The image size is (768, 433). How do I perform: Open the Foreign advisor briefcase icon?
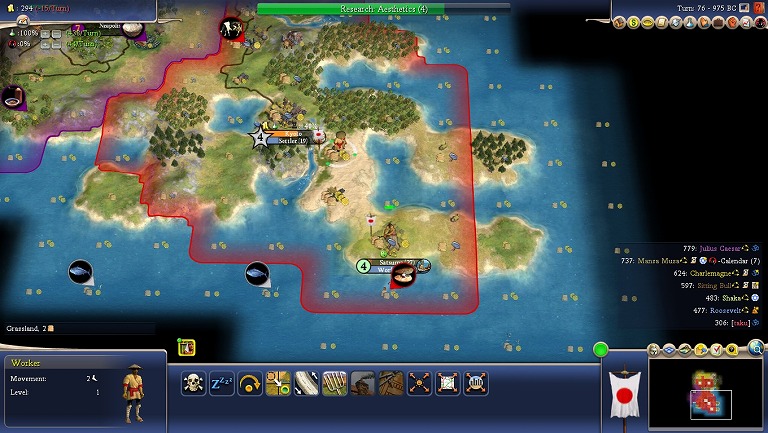coord(717,22)
